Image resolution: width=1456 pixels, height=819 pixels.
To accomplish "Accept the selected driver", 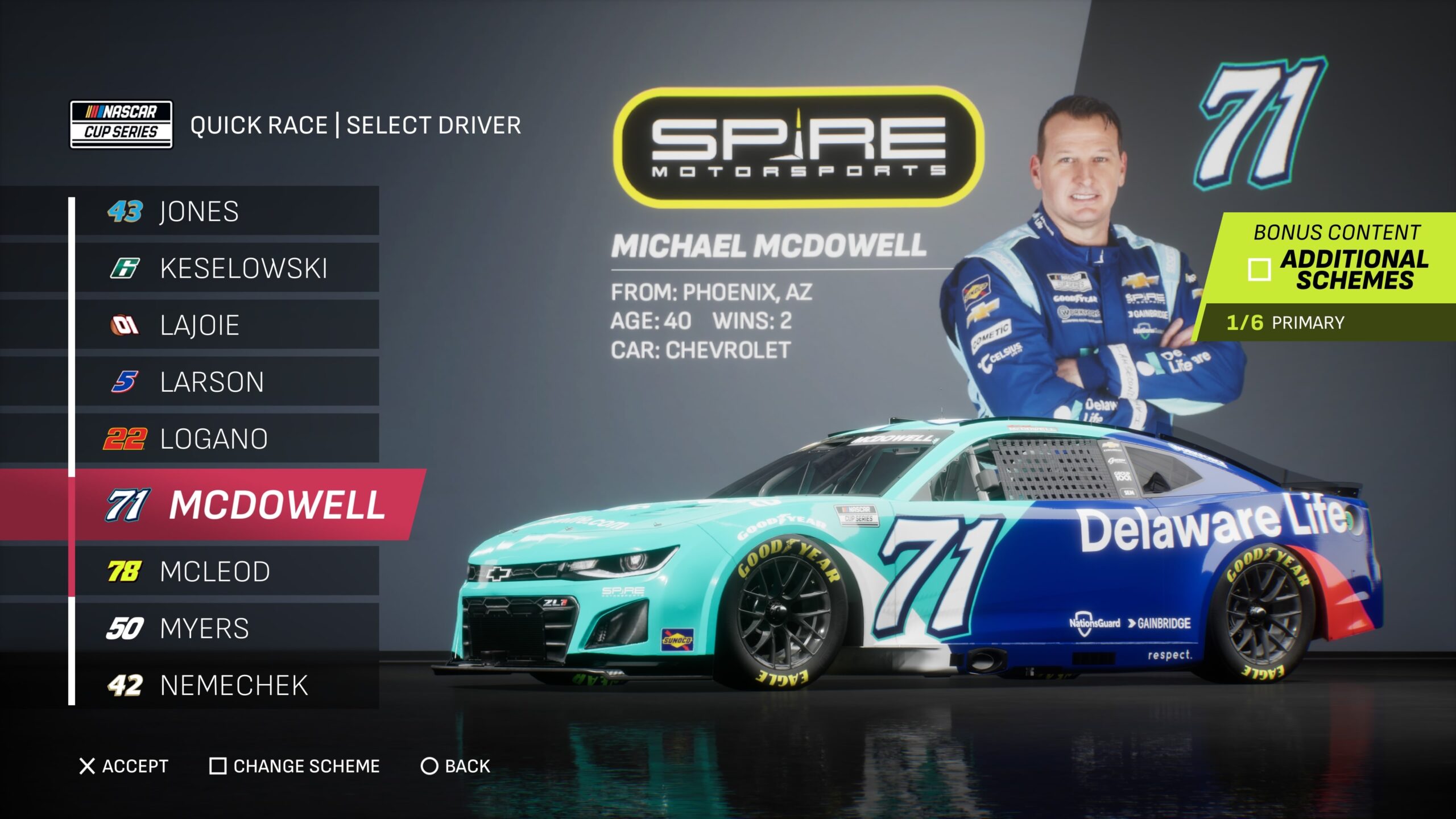I will point(124,766).
